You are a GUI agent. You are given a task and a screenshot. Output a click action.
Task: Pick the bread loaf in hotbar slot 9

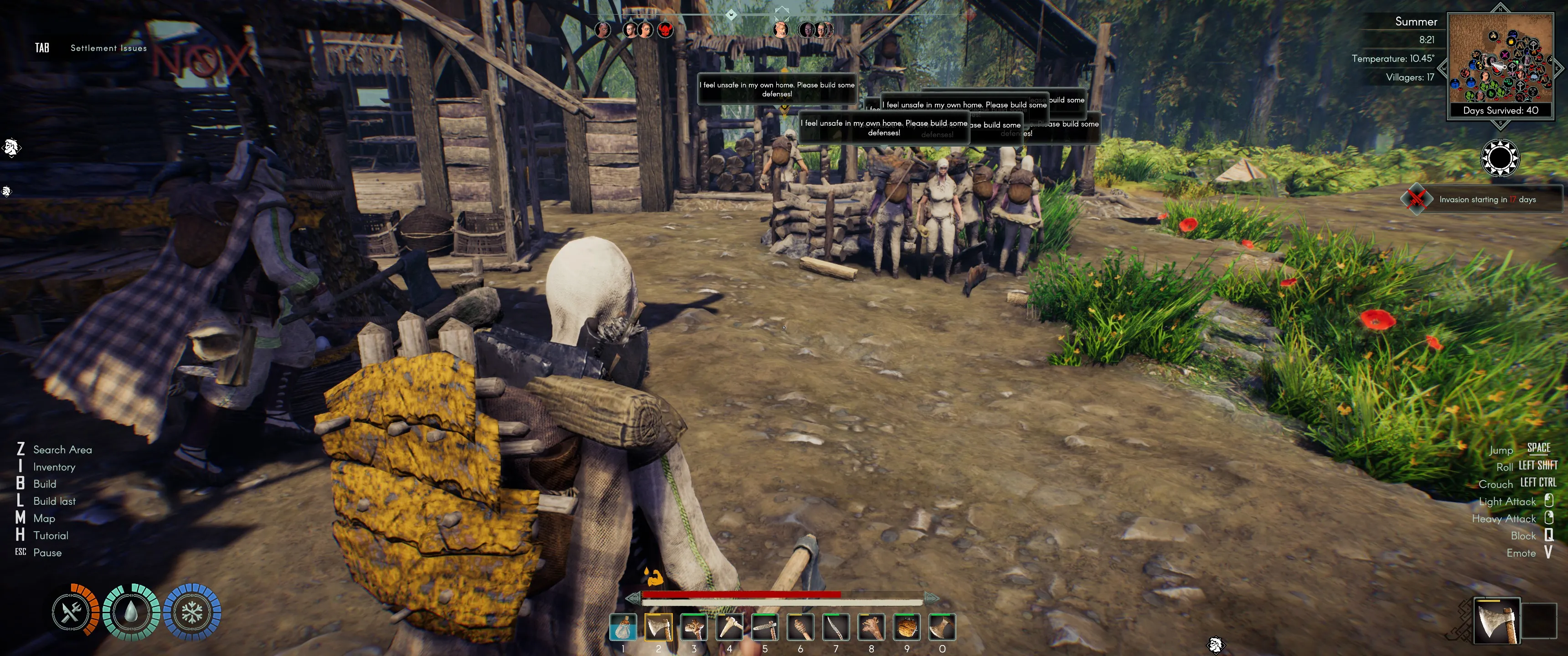(x=906, y=627)
